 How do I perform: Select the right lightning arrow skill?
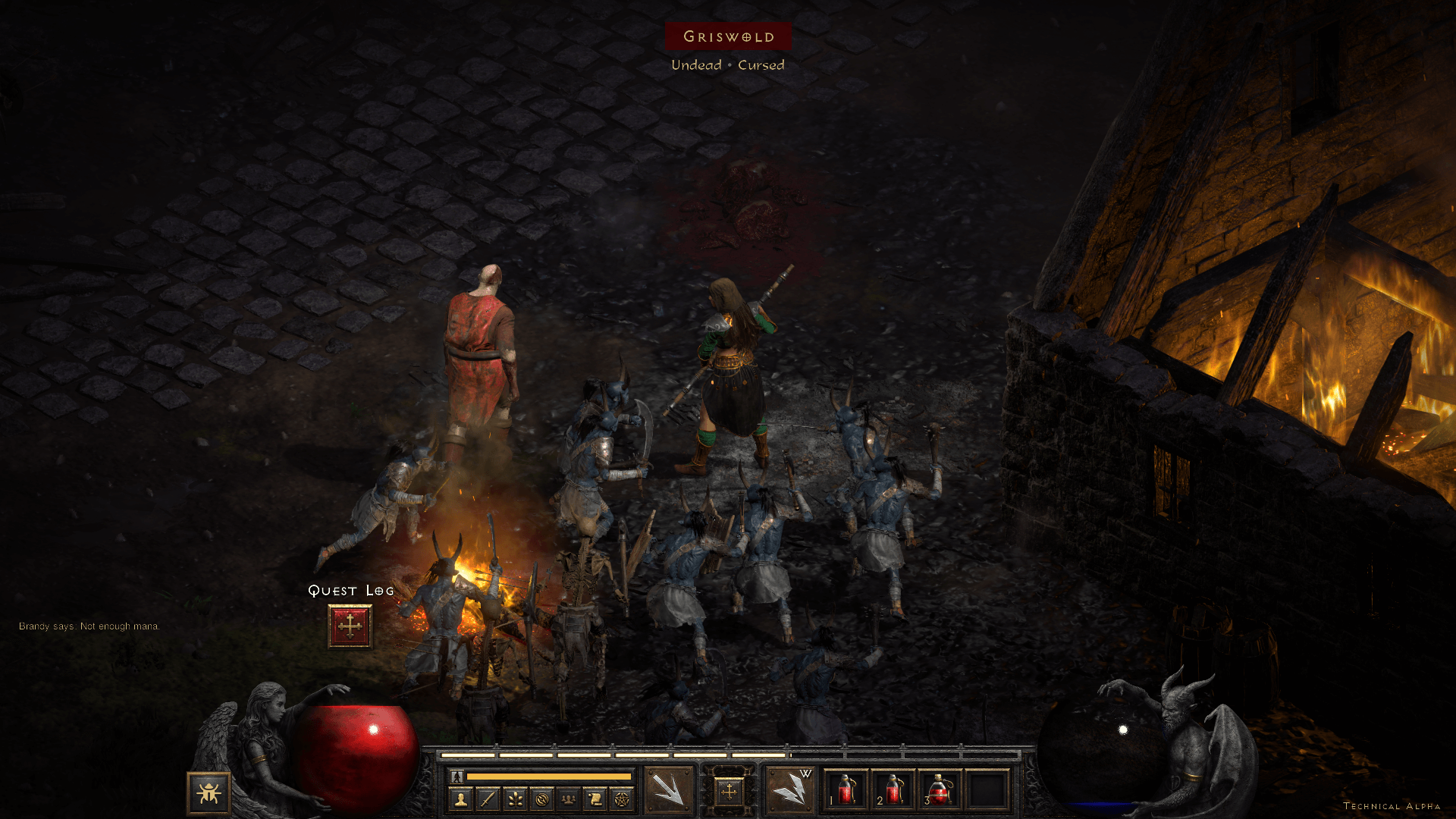[x=790, y=791]
